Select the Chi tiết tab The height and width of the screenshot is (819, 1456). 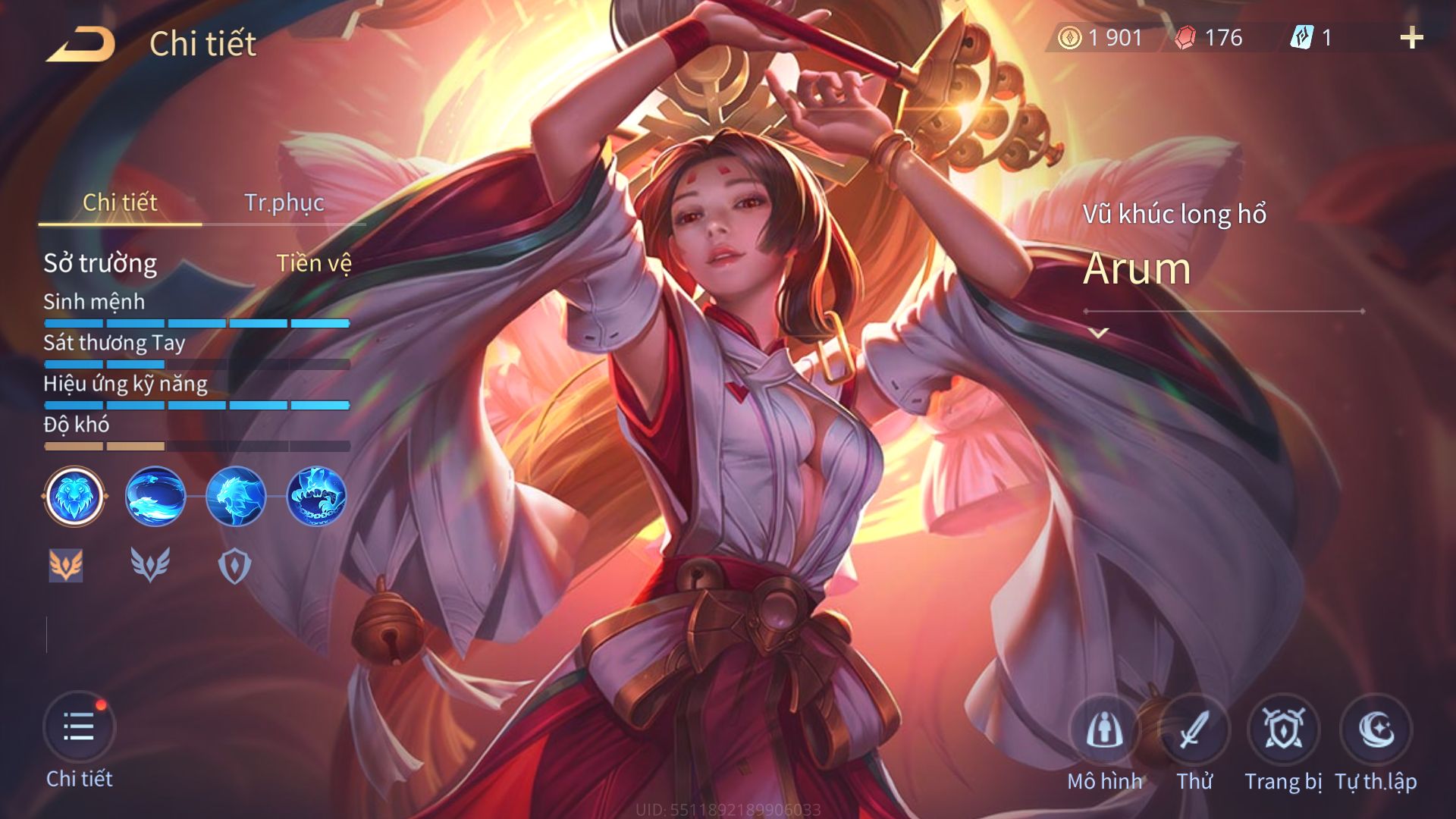(x=120, y=202)
